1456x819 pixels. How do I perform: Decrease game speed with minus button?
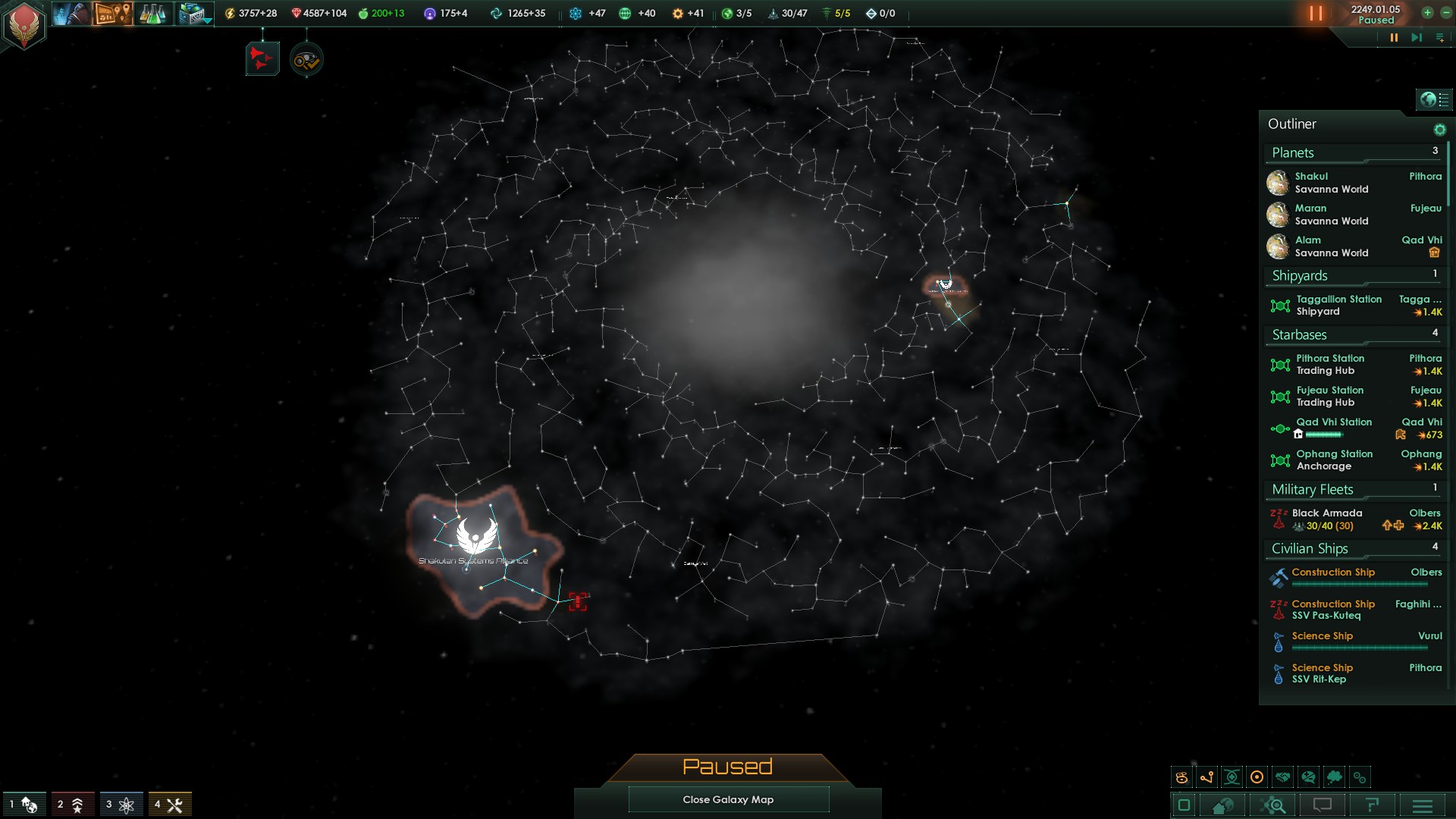click(x=1445, y=13)
